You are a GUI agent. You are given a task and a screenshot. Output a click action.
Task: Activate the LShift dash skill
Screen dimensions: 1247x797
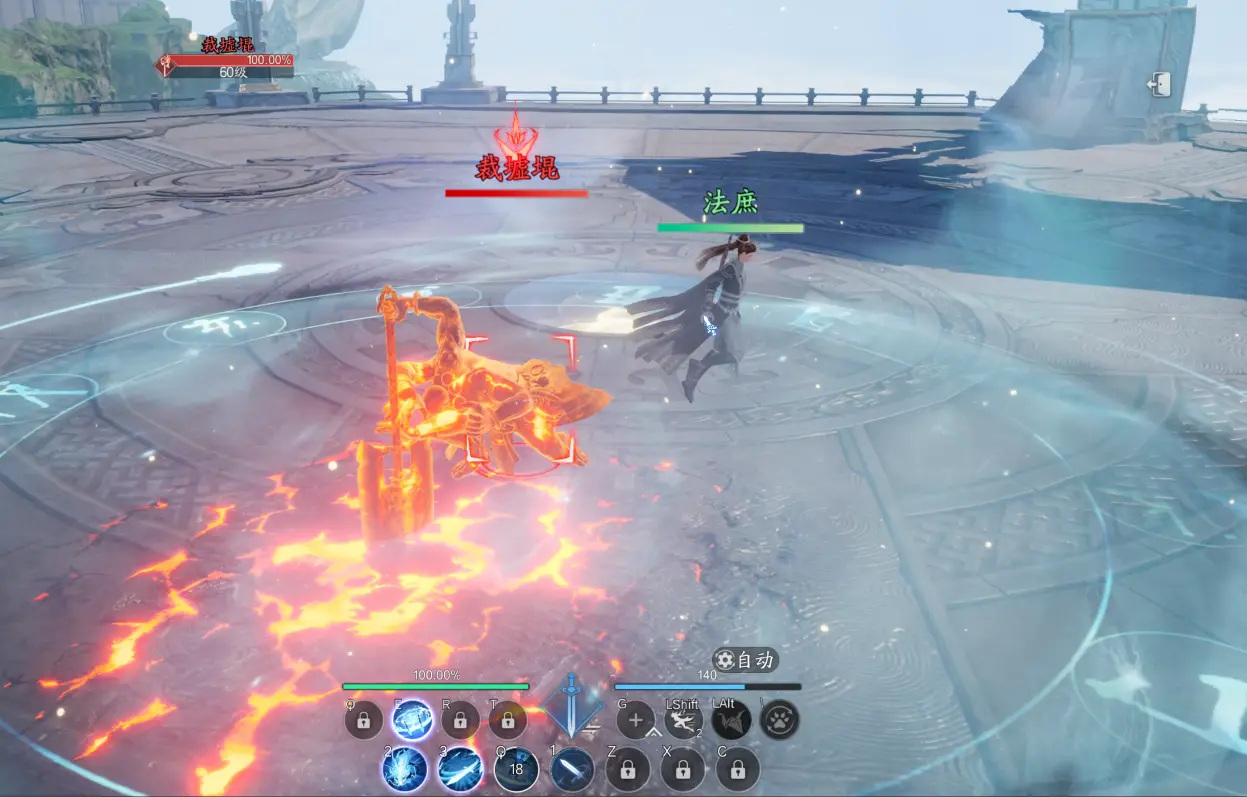pyautogui.click(x=684, y=720)
